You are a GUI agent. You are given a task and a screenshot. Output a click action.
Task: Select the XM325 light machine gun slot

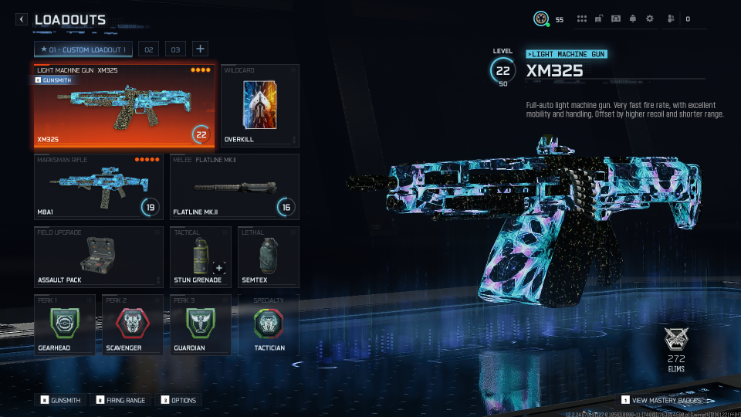[123, 106]
